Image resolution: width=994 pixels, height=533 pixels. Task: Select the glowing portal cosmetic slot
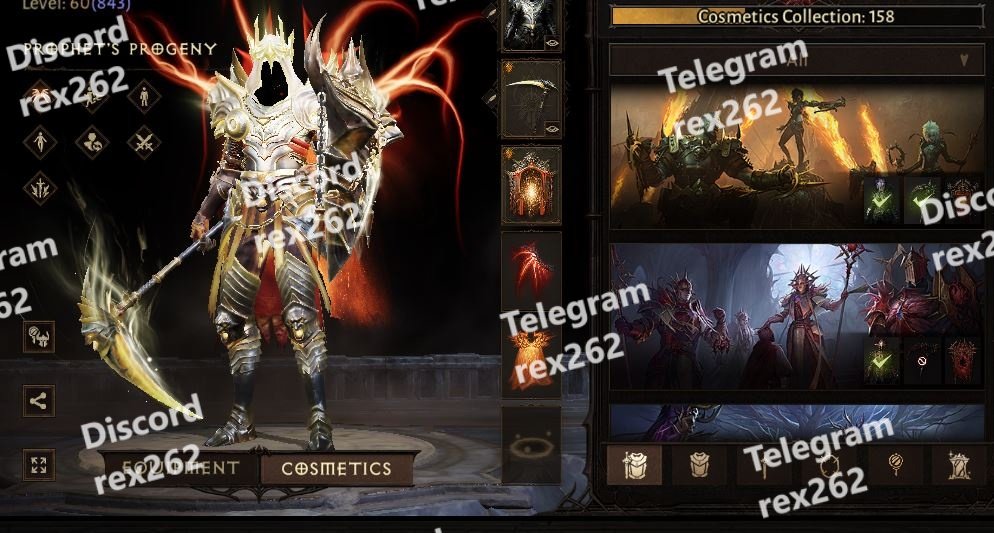pyautogui.click(x=530, y=185)
